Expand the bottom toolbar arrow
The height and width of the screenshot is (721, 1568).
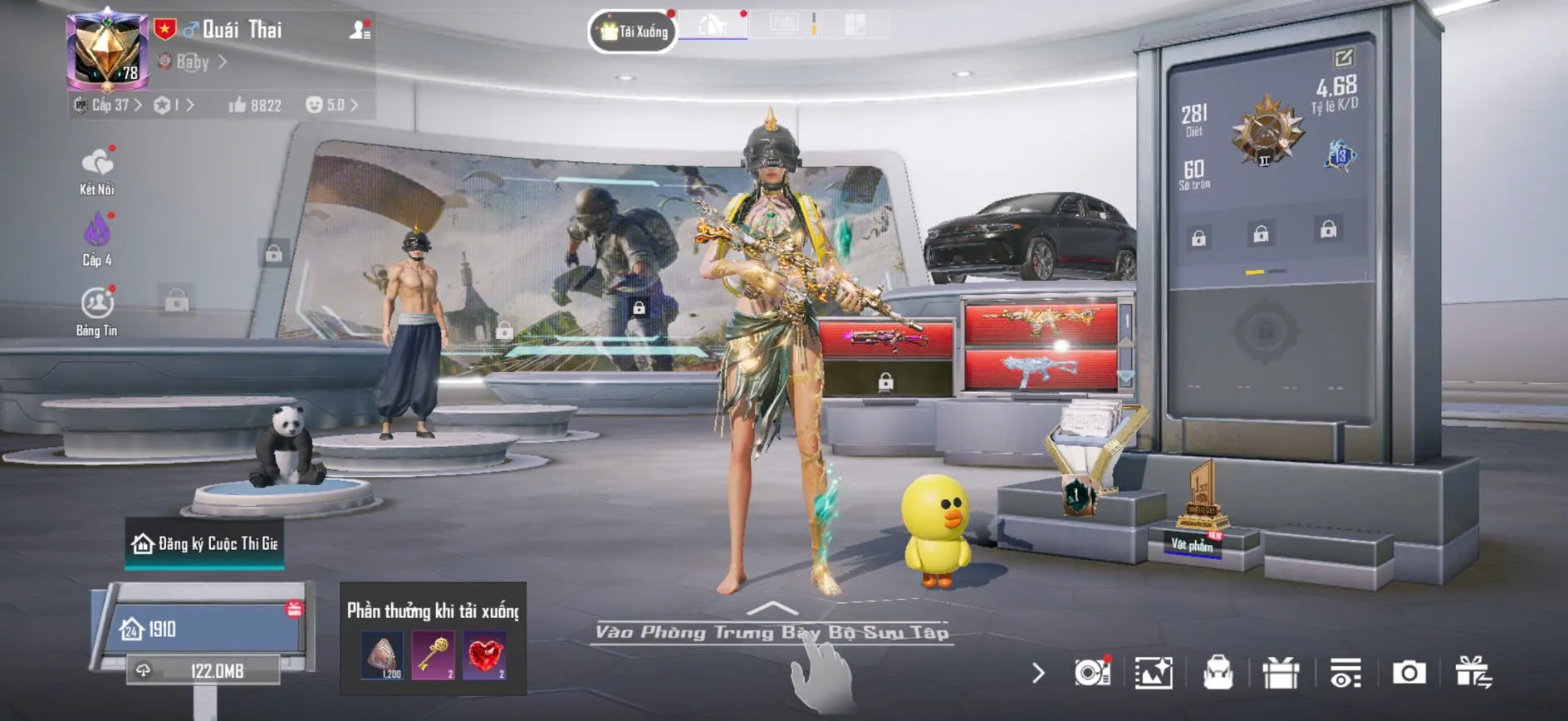[1037, 673]
